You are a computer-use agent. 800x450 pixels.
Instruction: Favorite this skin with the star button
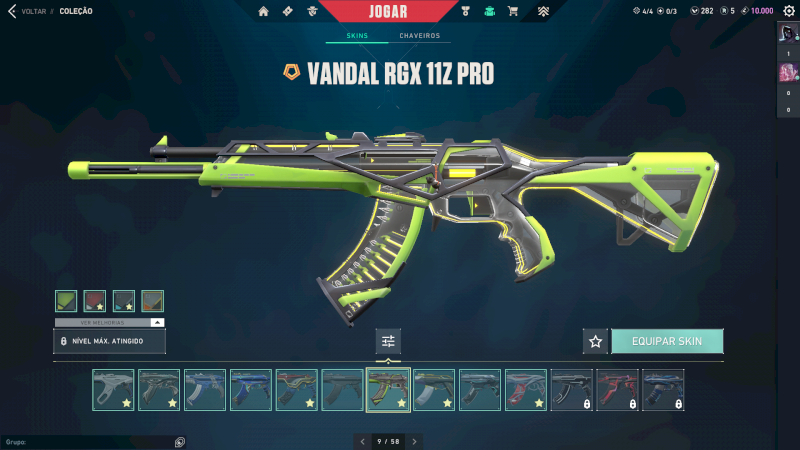coord(596,341)
